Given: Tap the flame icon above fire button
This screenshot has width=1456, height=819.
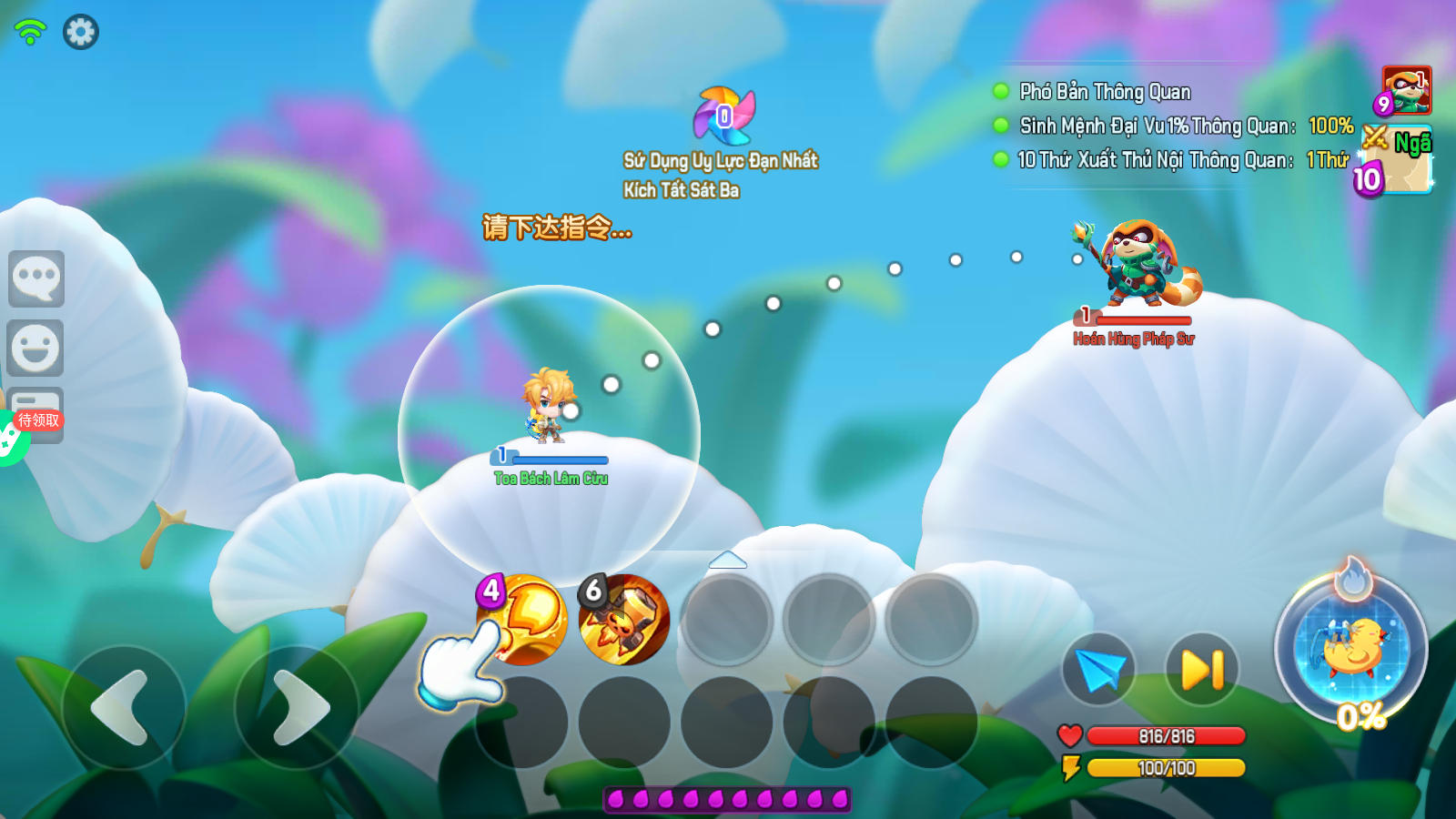Looking at the screenshot, I should point(1353,579).
